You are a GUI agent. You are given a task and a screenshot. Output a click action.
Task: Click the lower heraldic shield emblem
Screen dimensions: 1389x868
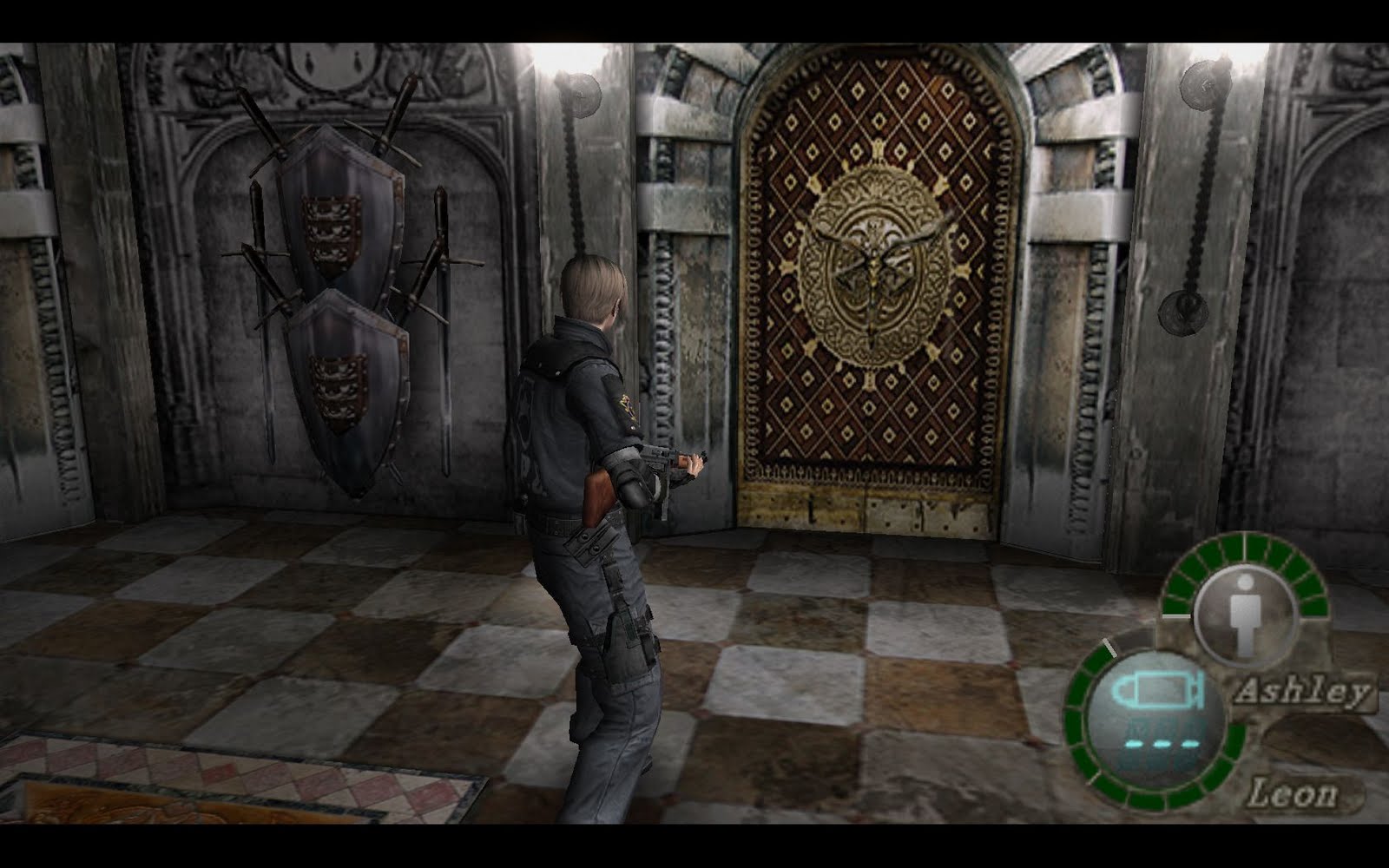pyautogui.click(x=352, y=382)
